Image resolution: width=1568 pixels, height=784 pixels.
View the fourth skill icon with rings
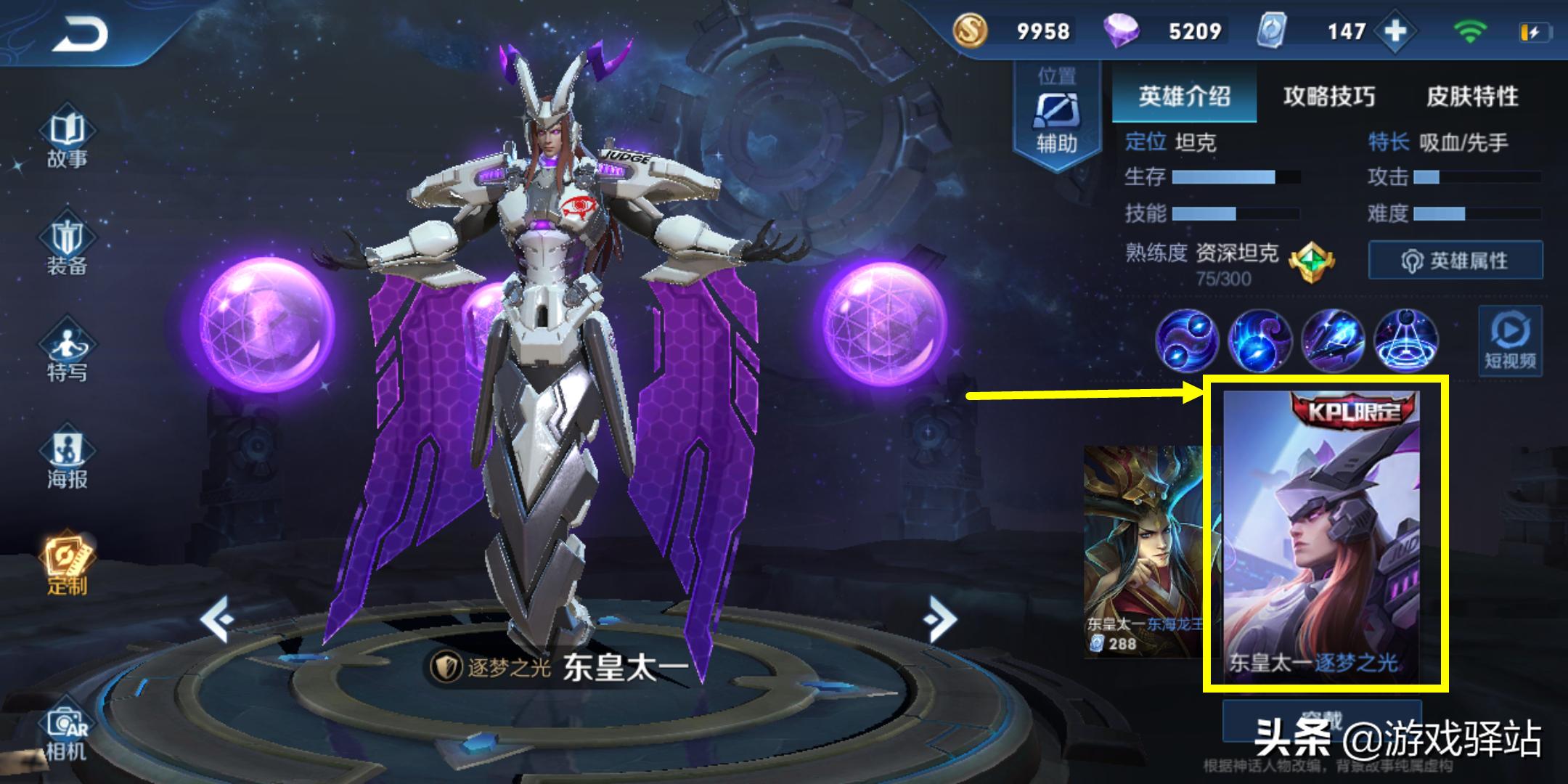1406,340
